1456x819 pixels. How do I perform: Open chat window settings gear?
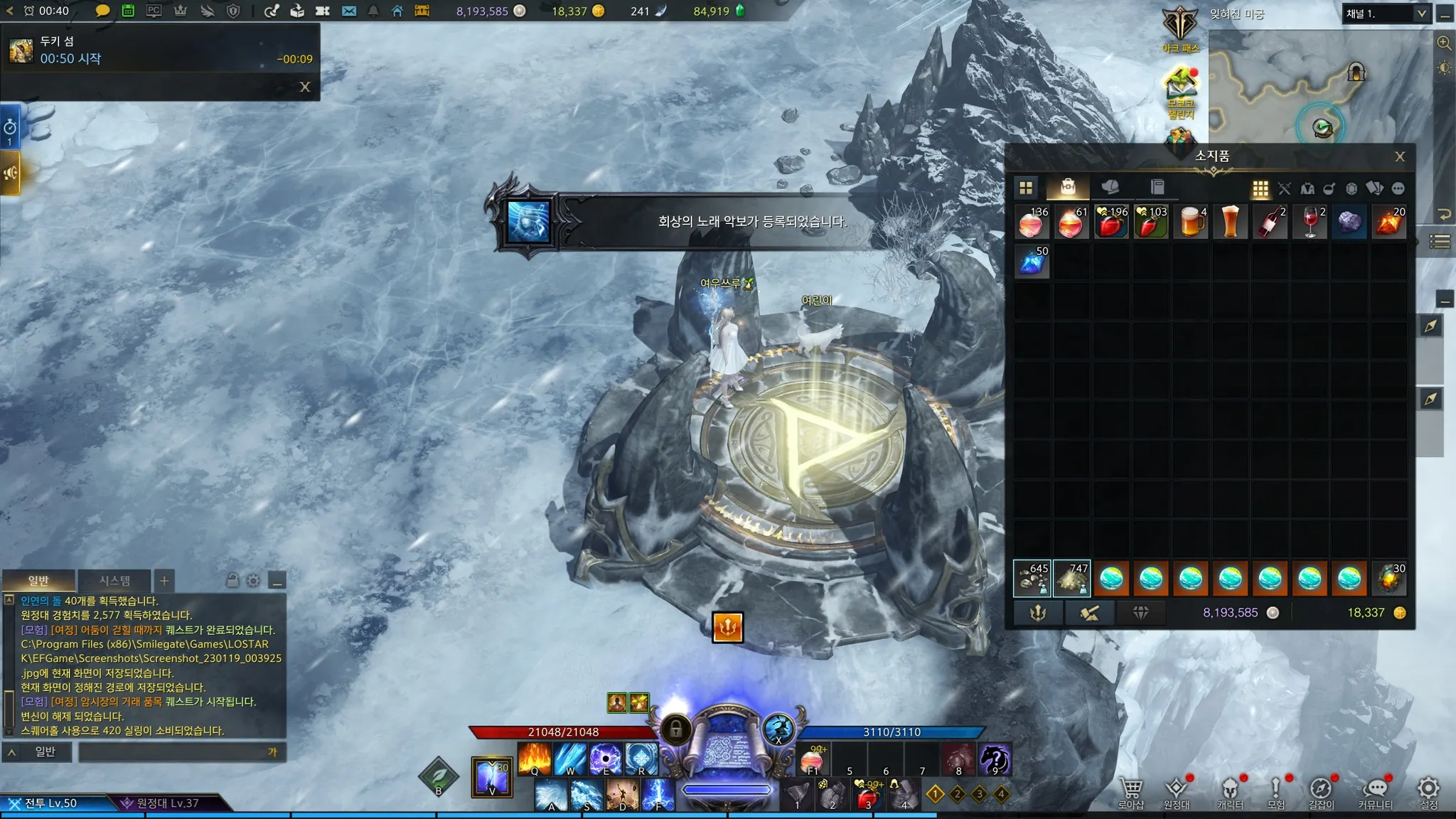point(253,581)
